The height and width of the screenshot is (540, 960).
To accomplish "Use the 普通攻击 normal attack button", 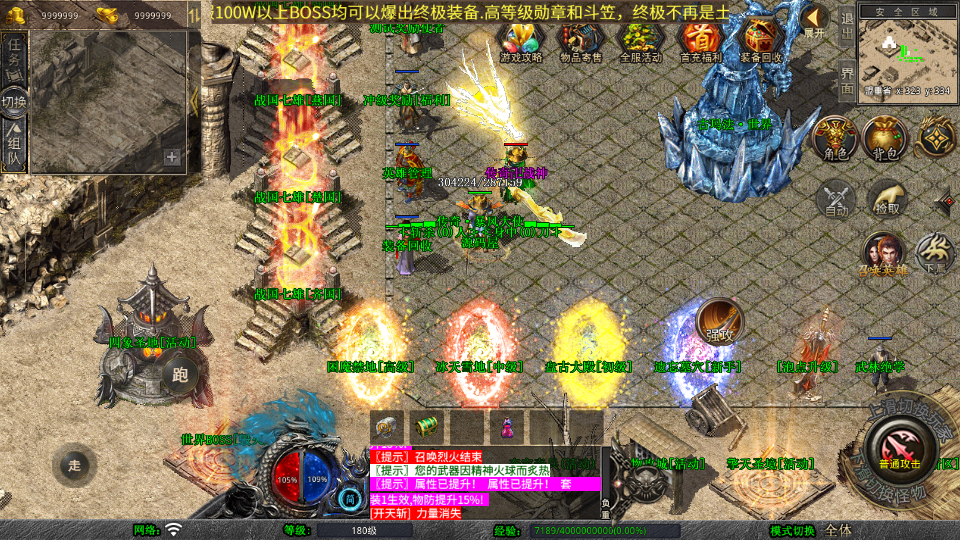I will [897, 442].
